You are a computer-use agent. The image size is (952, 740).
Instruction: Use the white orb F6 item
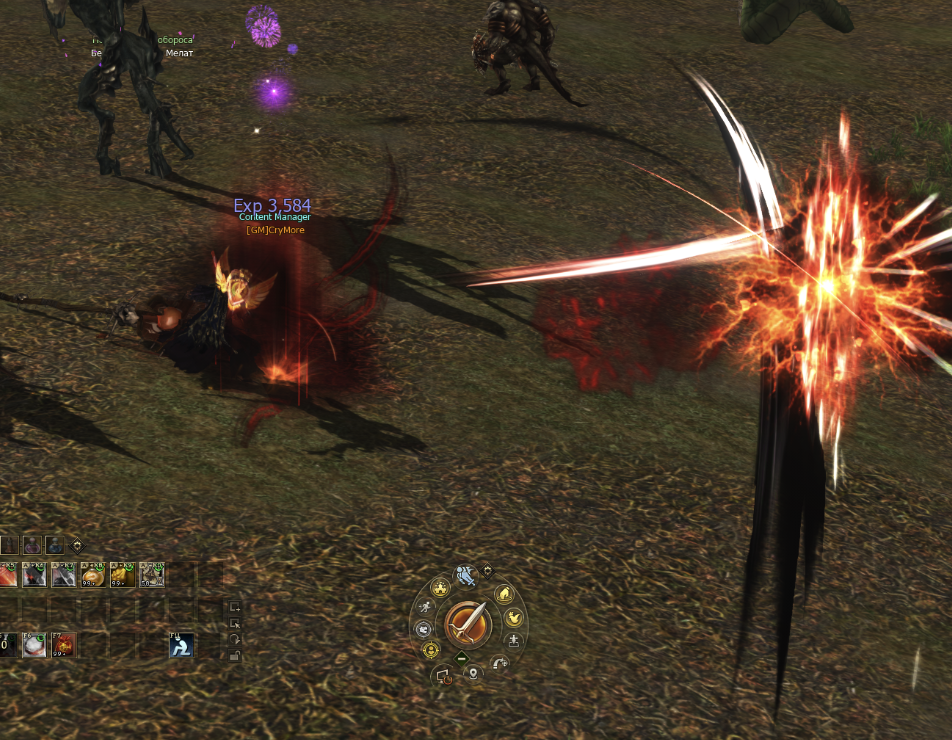[x=36, y=645]
